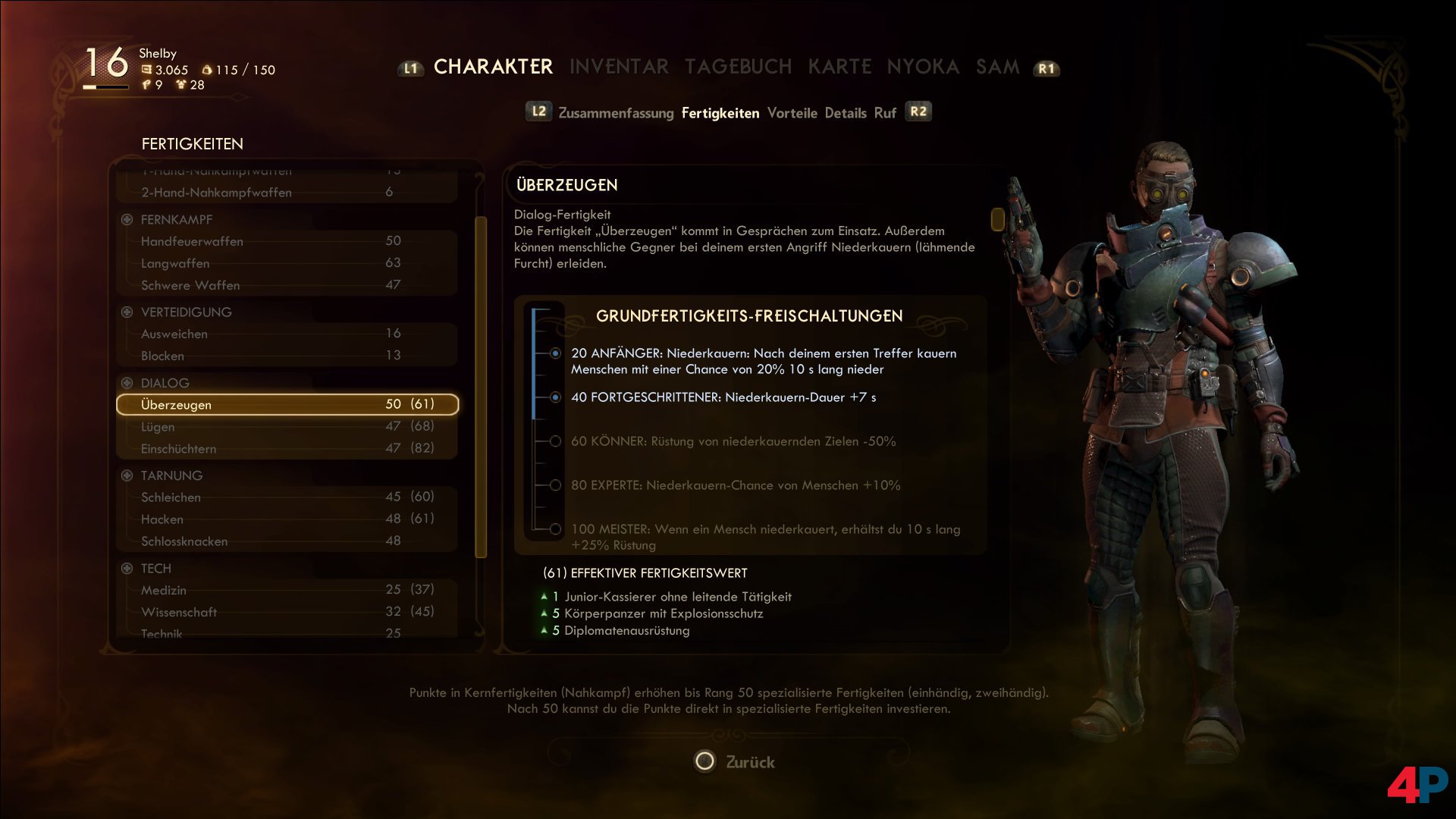Viewport: 1456px width, 819px height.
Task: Pick the Ausweichen skill row
Action: coord(287,334)
